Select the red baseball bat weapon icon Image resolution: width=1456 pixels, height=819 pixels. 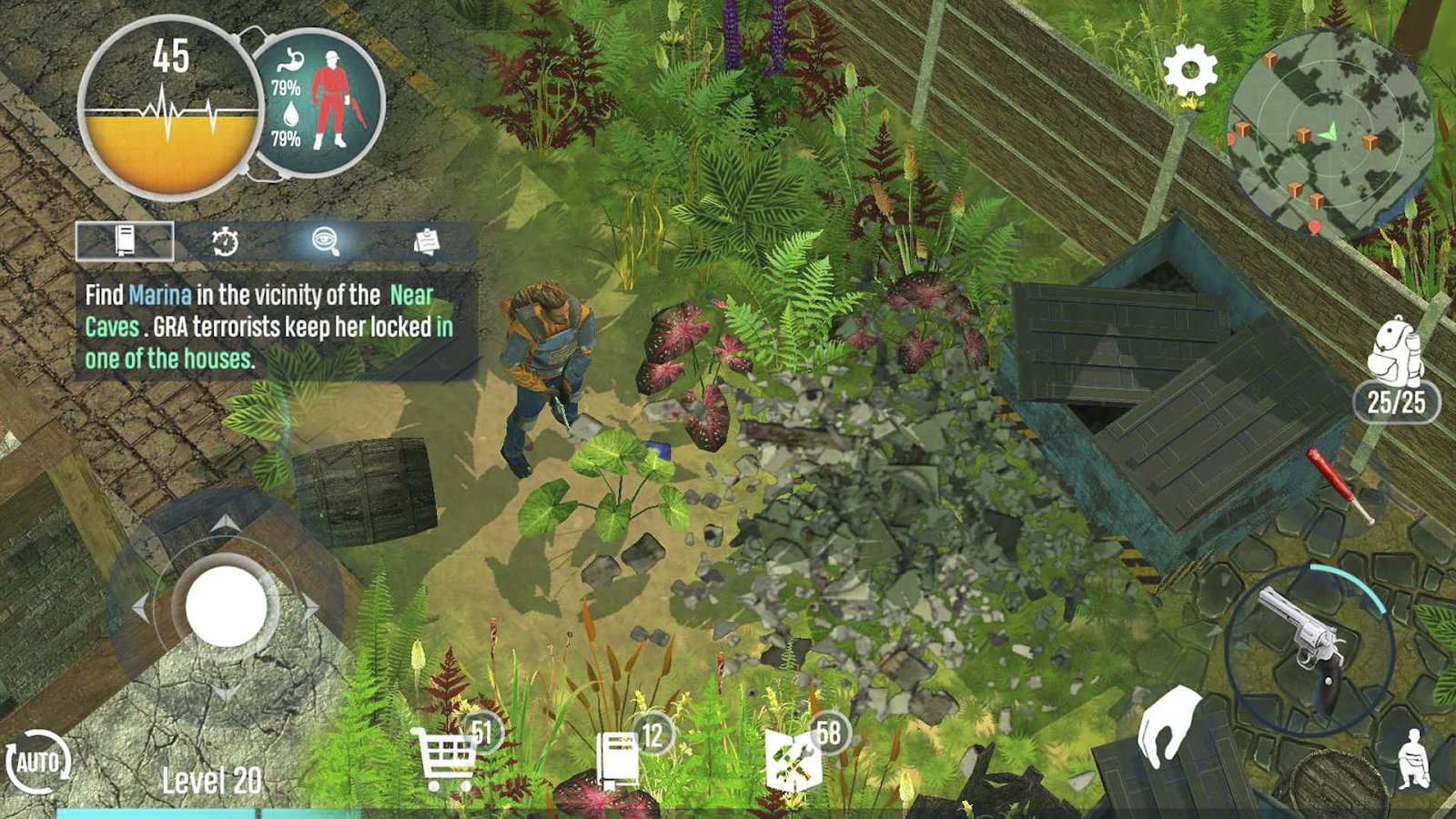tap(1339, 484)
